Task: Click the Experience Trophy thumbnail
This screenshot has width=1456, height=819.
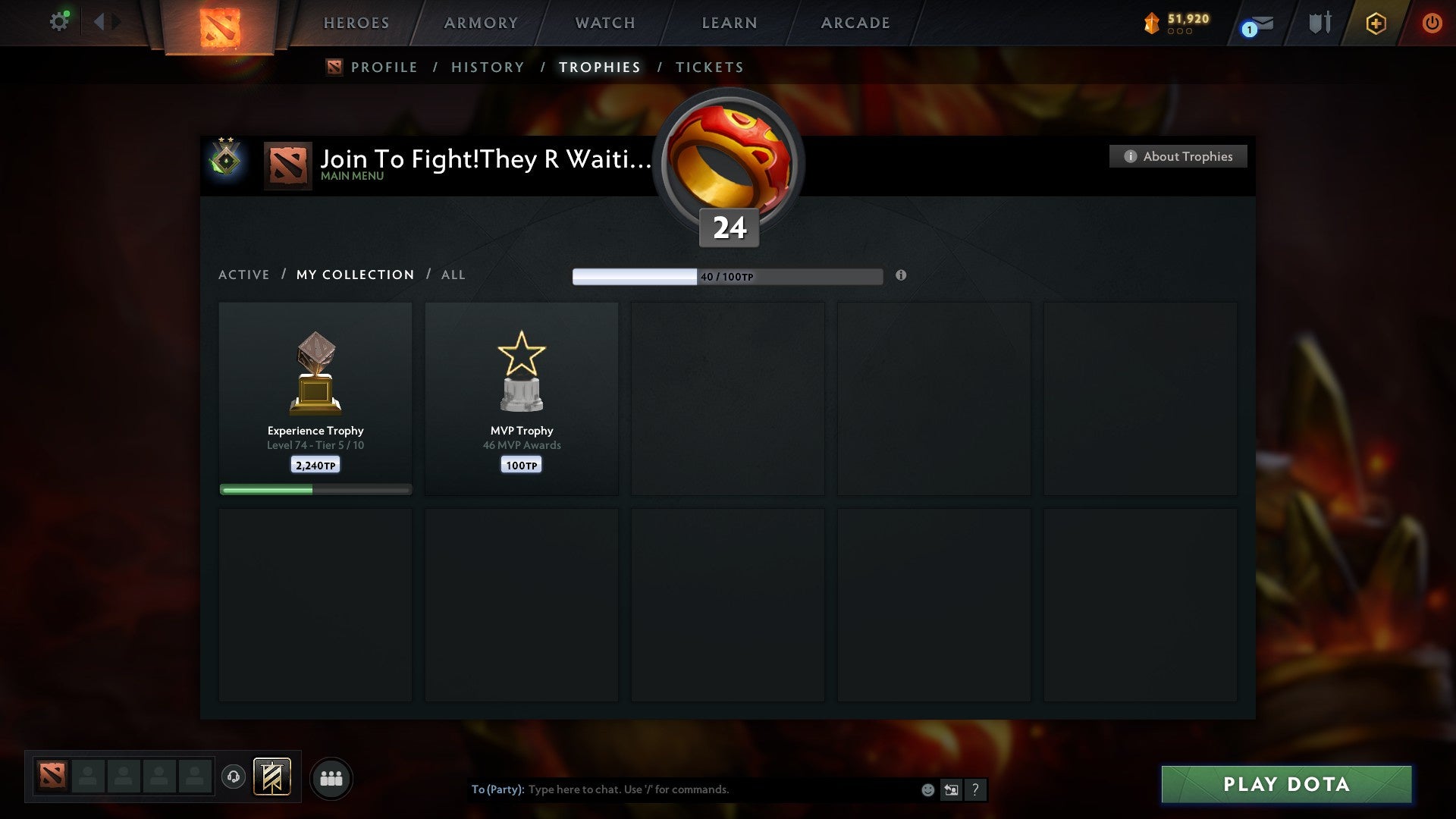Action: (315, 372)
